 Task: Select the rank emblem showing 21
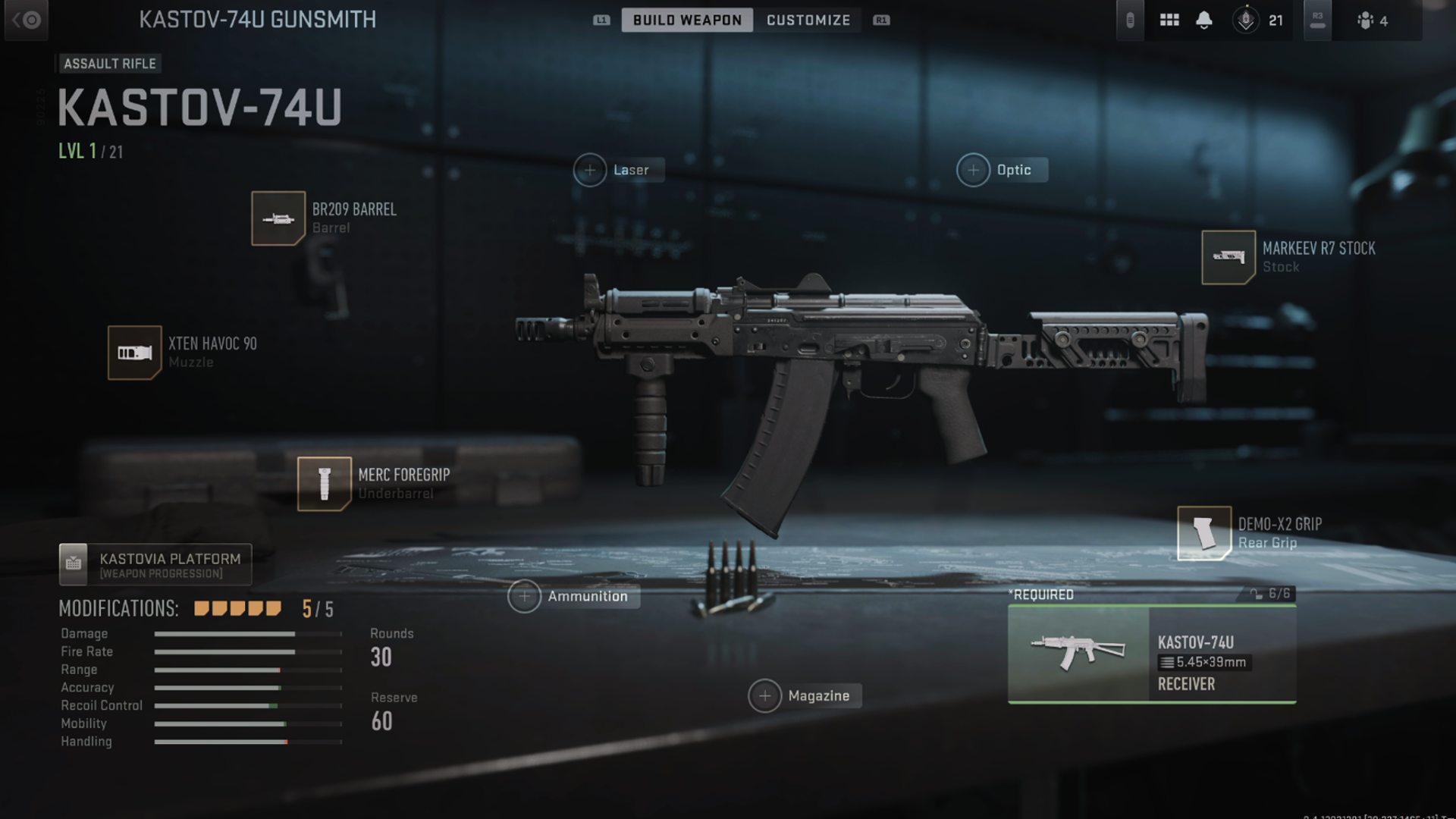[x=1246, y=20]
